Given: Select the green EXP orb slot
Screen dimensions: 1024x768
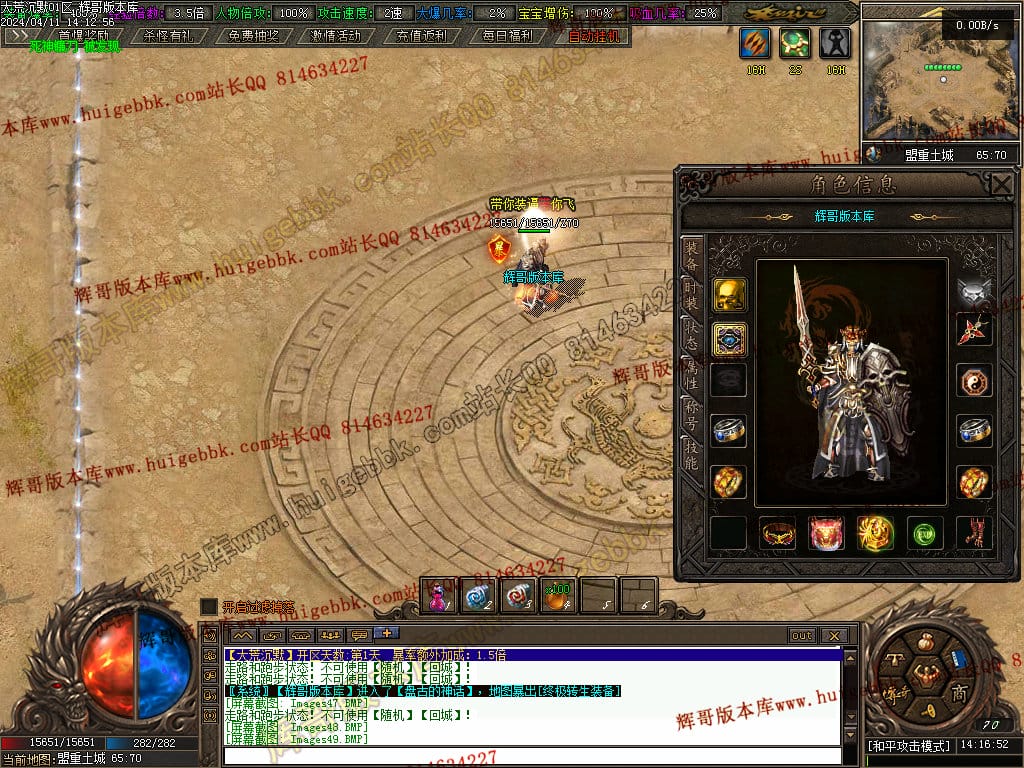Looking at the screenshot, I should tap(925, 533).
